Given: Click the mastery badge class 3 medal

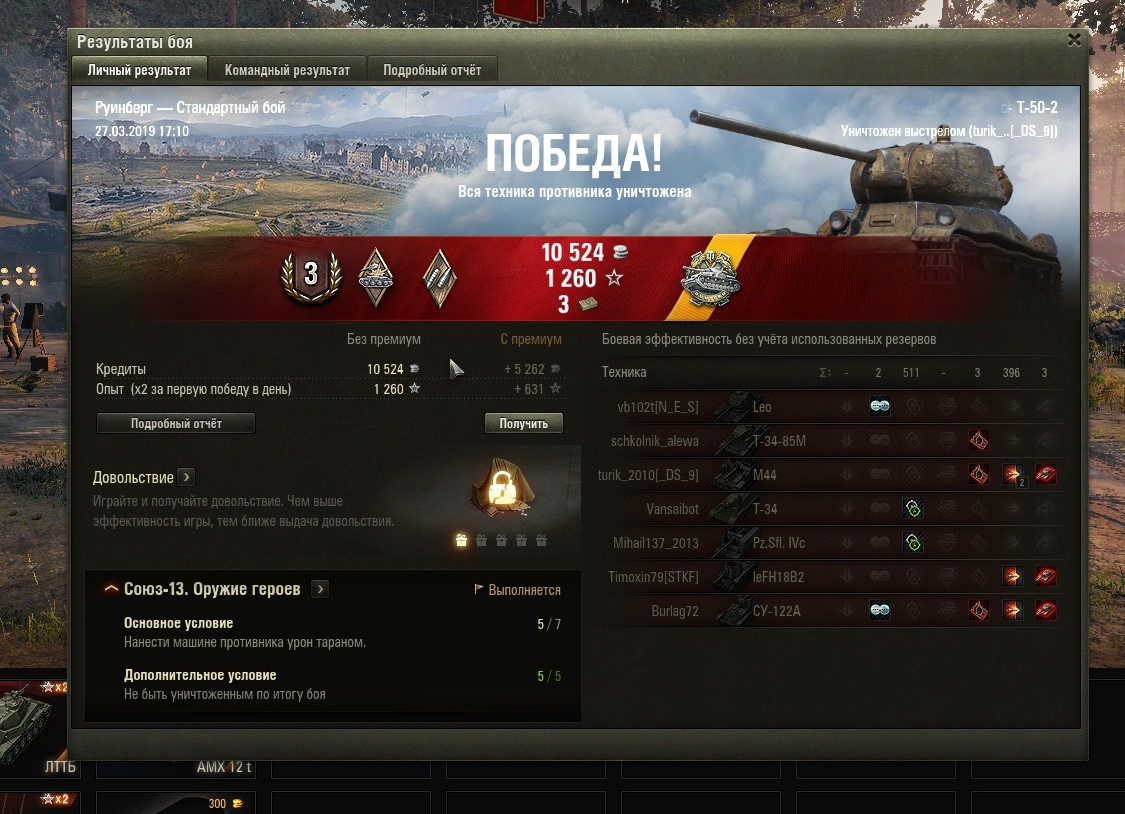Looking at the screenshot, I should click(311, 275).
